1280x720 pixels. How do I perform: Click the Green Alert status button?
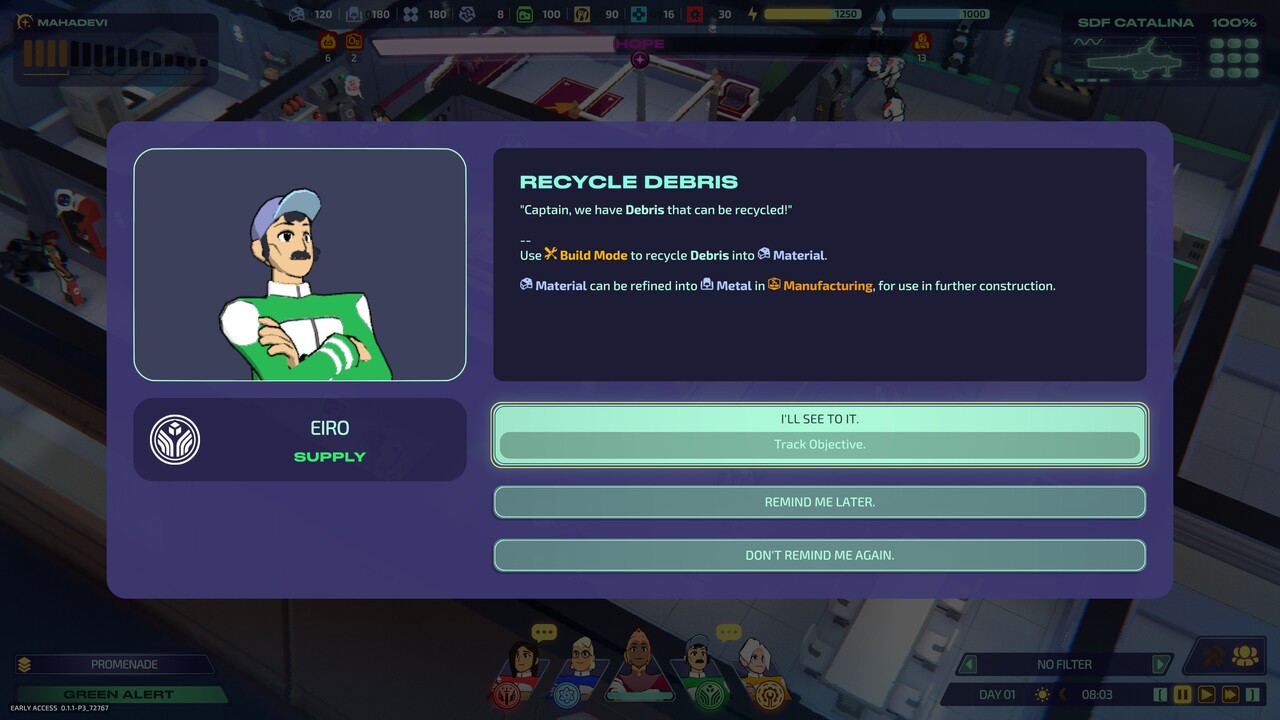point(118,694)
